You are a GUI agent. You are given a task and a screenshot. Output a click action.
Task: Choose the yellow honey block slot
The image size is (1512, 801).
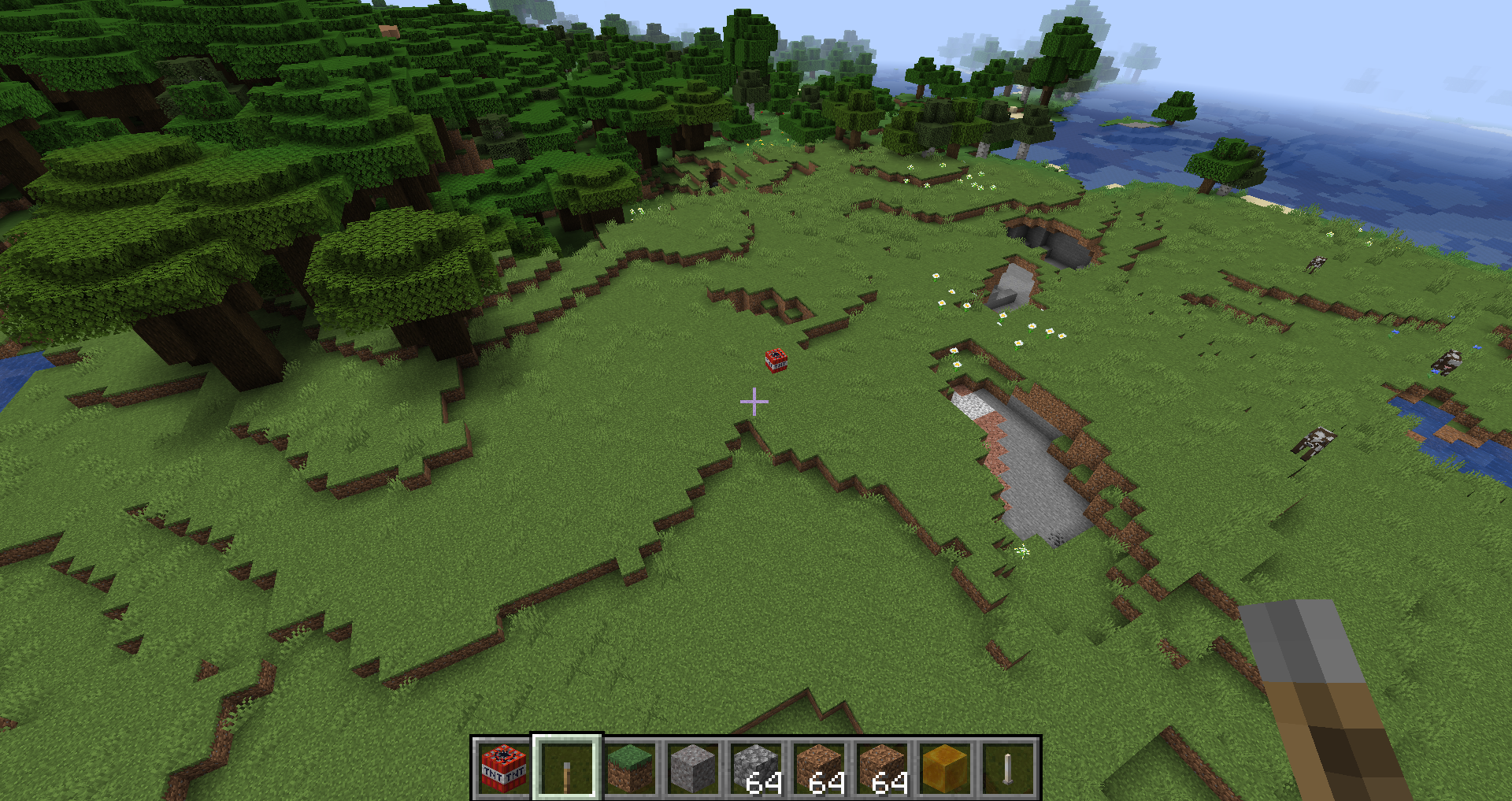(945, 768)
